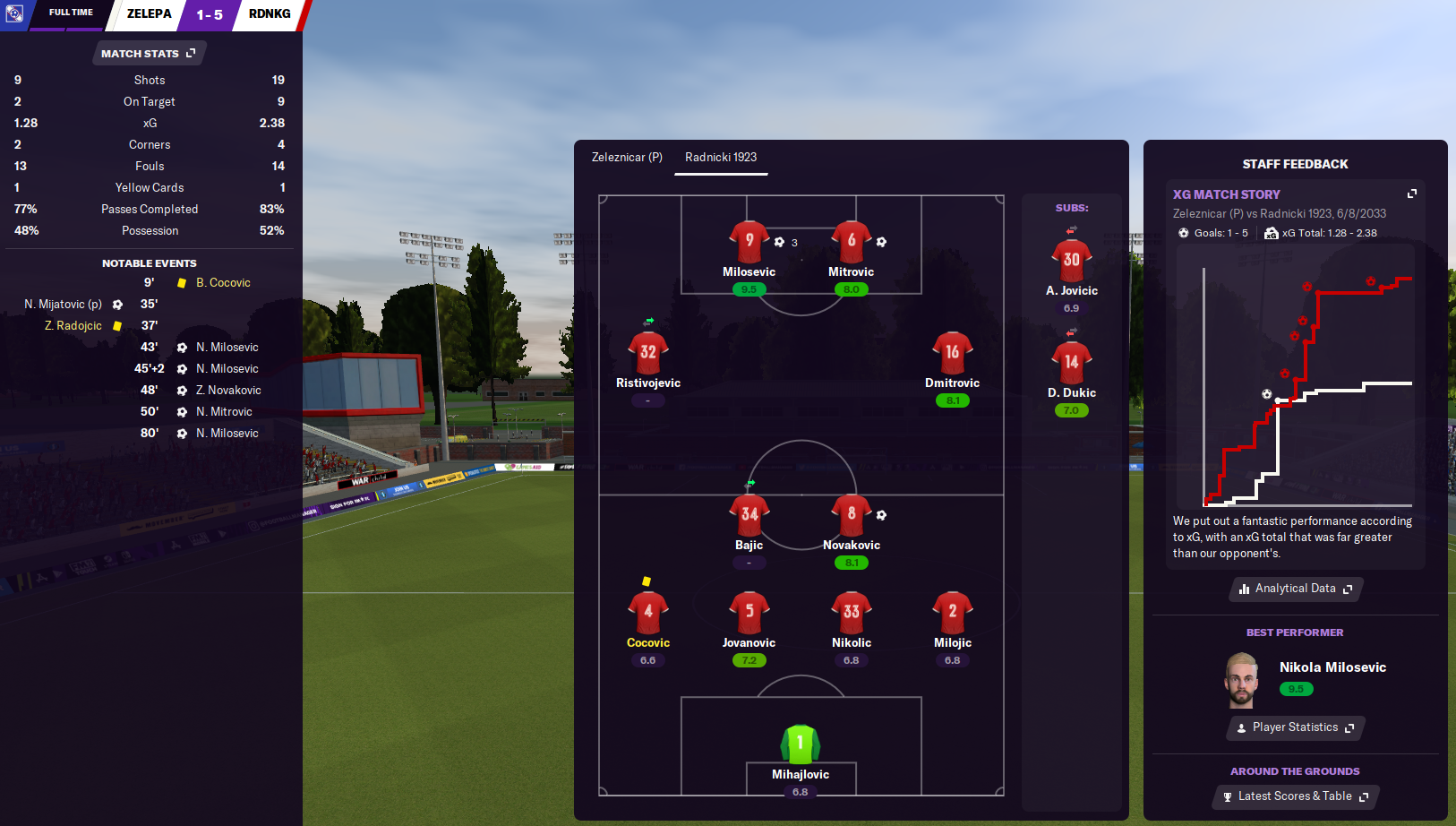Pick Dmitrovic's number 16 shirt
Screen dimensions: 1456x826
[x=952, y=353]
